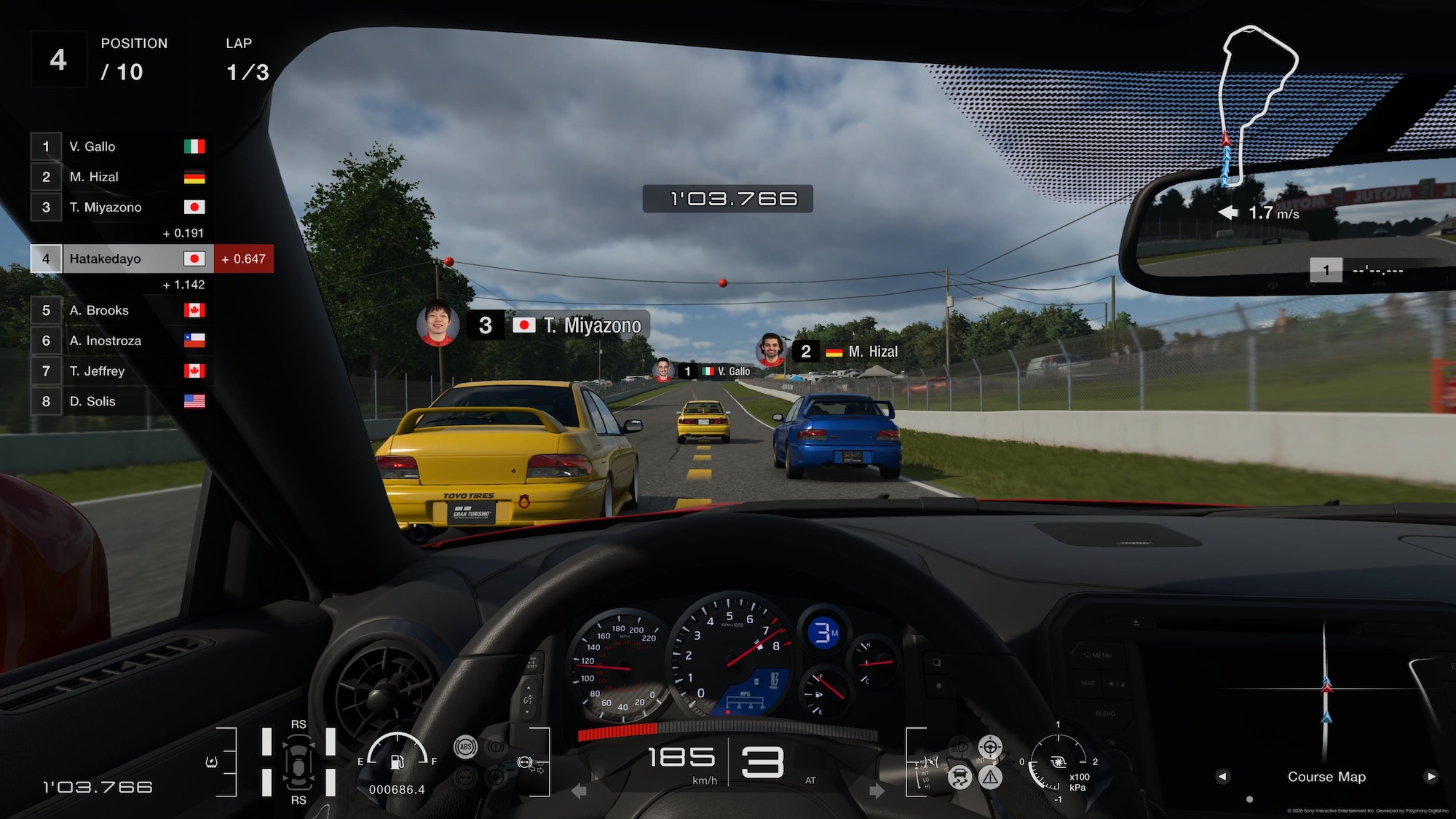Click the right arrow beside Course Map

pyautogui.click(x=1429, y=777)
